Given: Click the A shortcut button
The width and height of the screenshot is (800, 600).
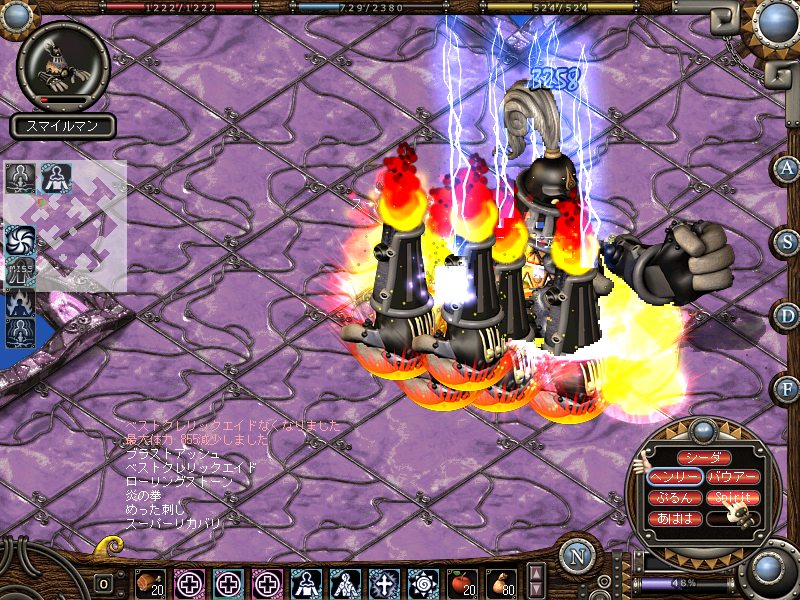Looking at the screenshot, I should click(x=786, y=169).
